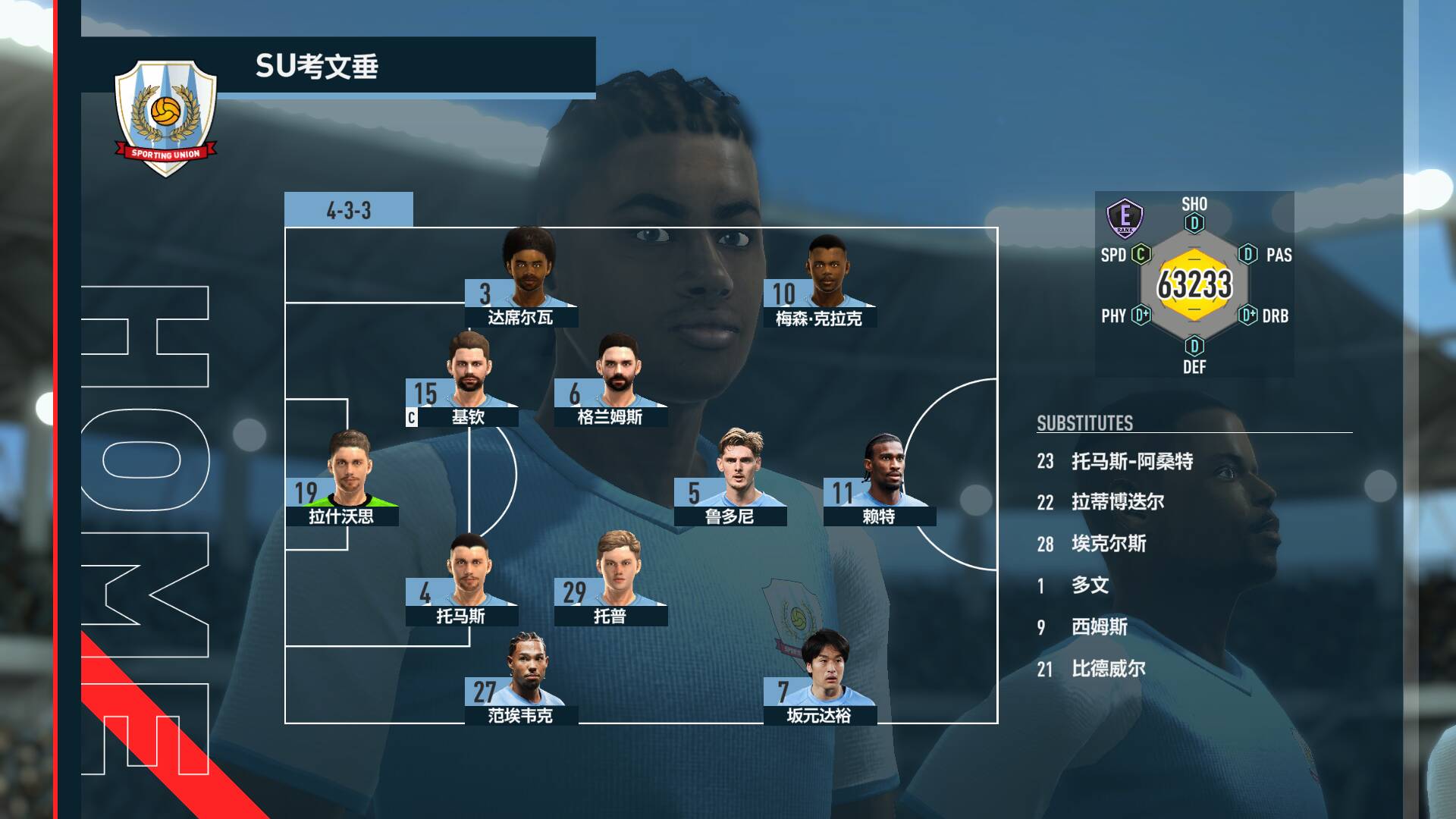Select forward 梅森·克拉克 number 10
Screen dimensions: 1456x819
(820, 284)
